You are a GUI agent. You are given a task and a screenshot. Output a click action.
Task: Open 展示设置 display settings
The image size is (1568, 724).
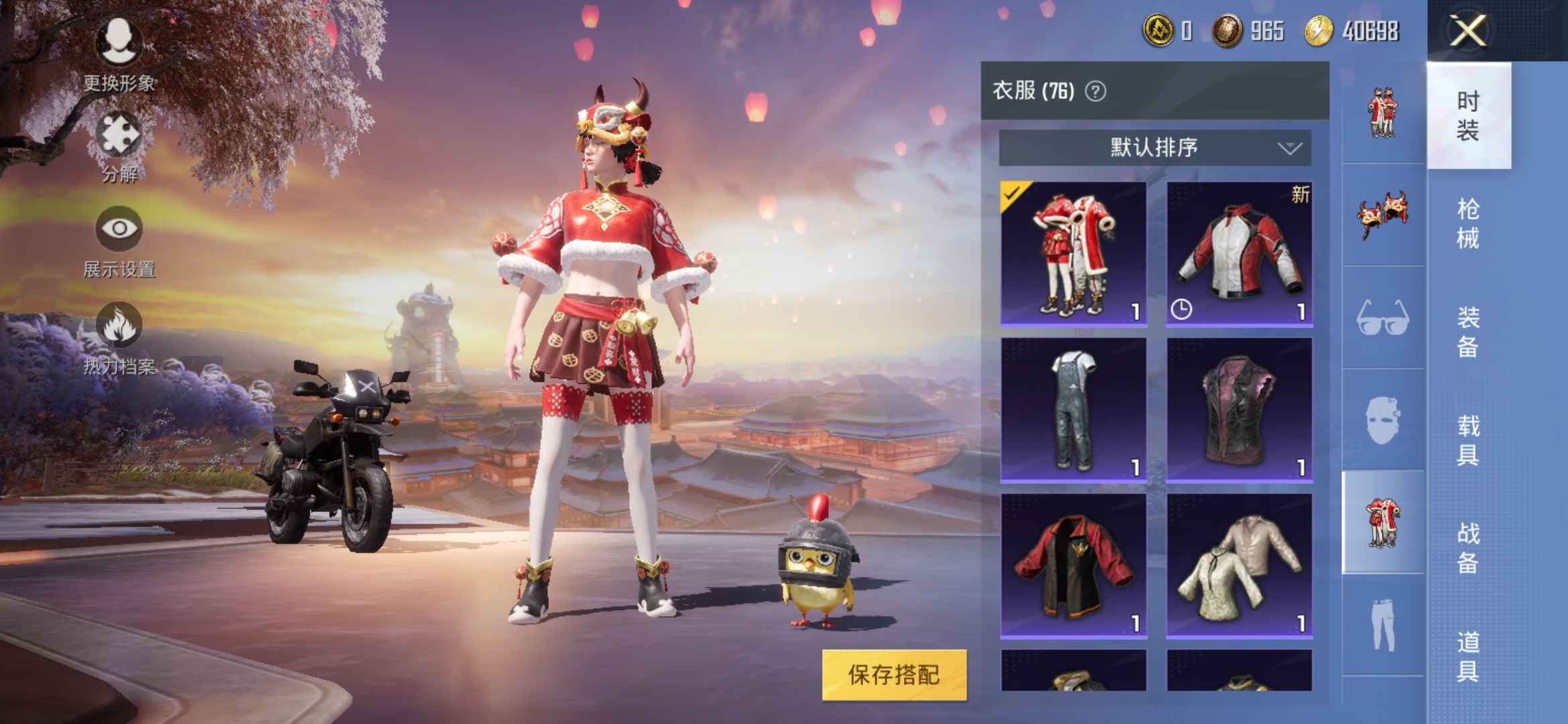pos(119,228)
